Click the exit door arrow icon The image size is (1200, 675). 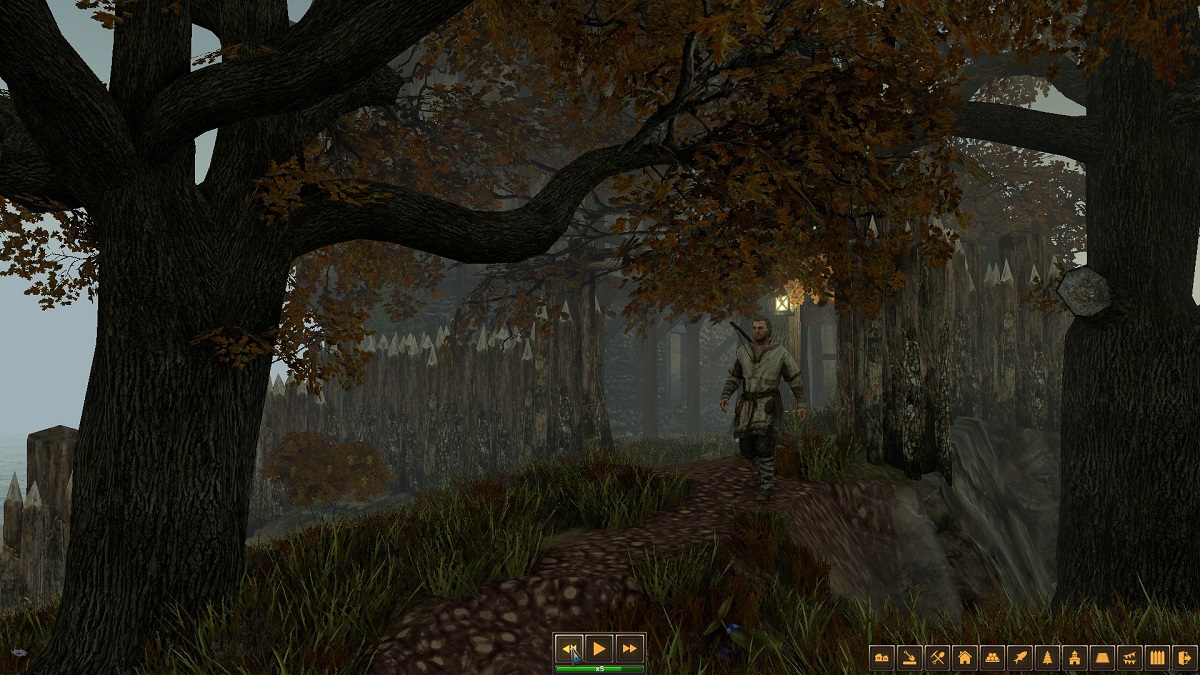[1185, 657]
